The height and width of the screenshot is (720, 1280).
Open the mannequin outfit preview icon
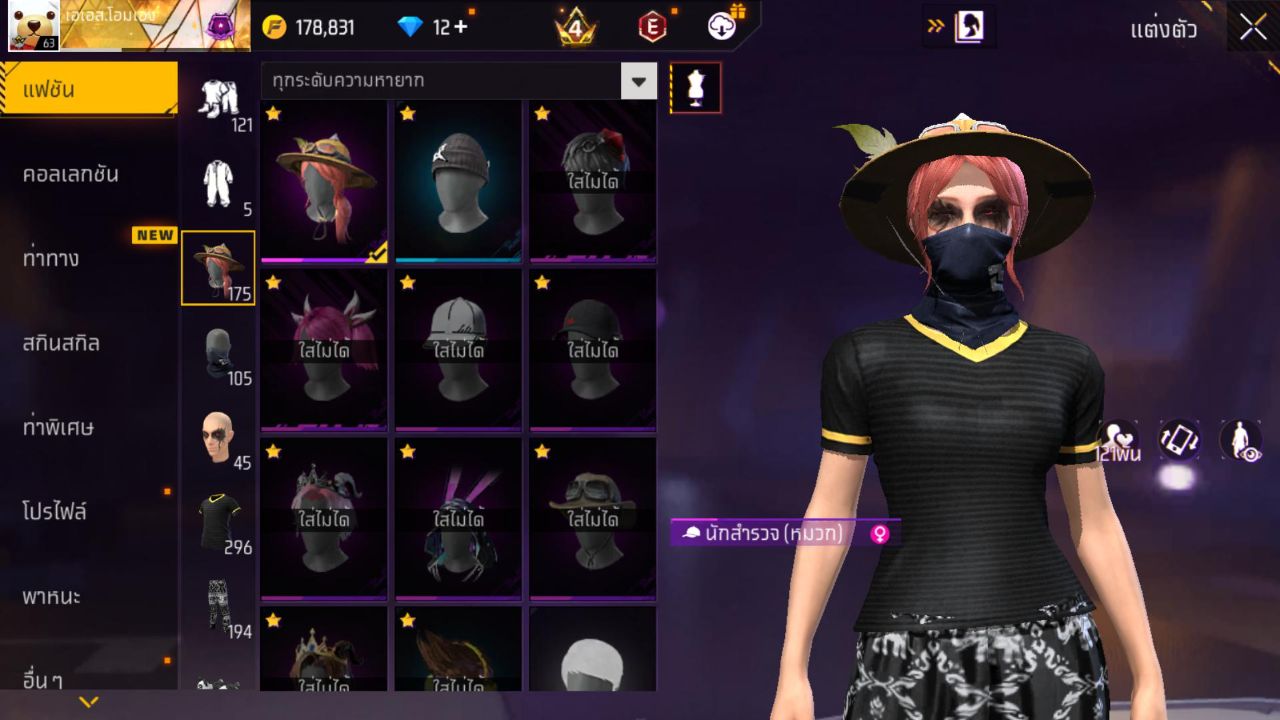[x=696, y=87]
